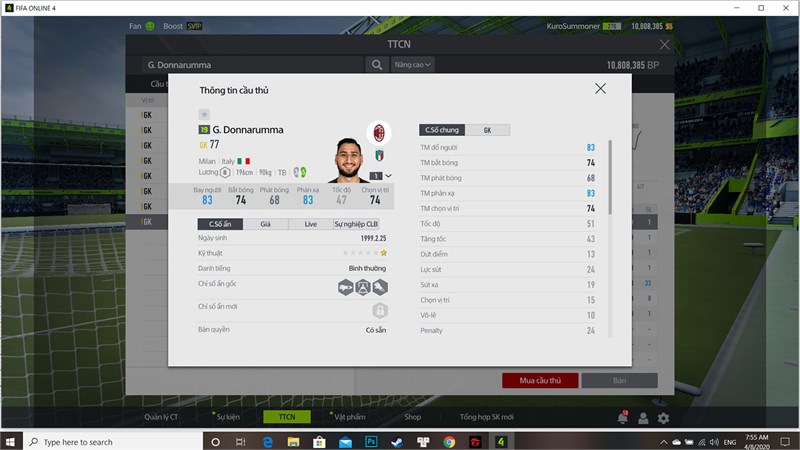Favorite the player with star icon
This screenshot has height=450, width=800.
204,114
